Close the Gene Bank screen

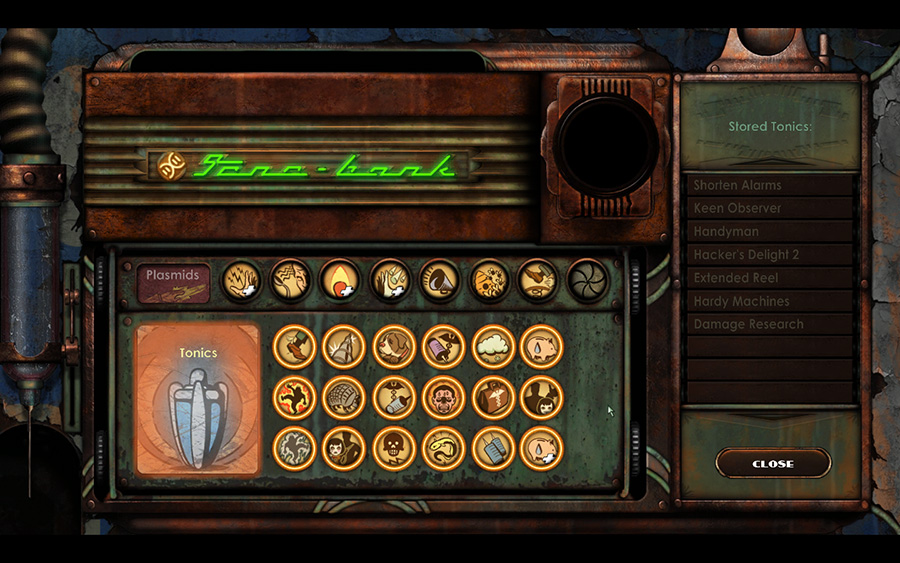(773, 463)
